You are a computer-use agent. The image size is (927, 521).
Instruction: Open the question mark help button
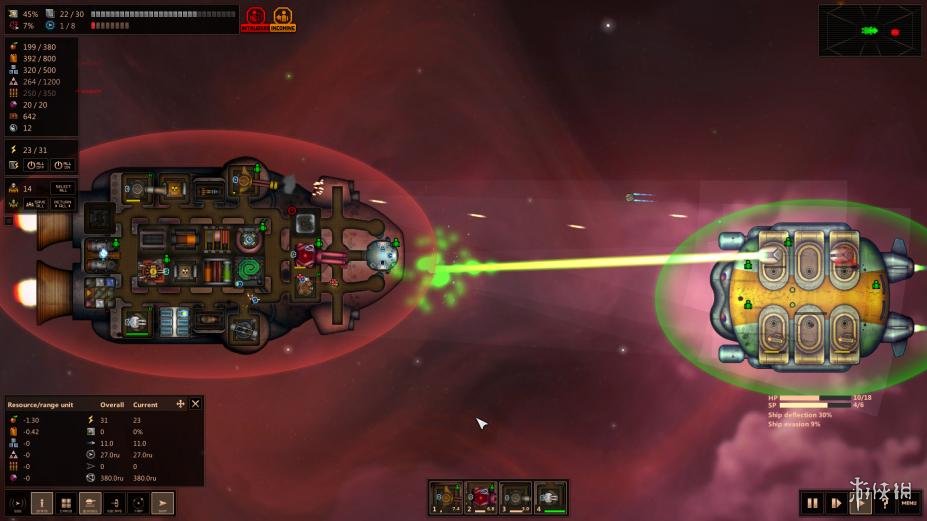pos(884,503)
